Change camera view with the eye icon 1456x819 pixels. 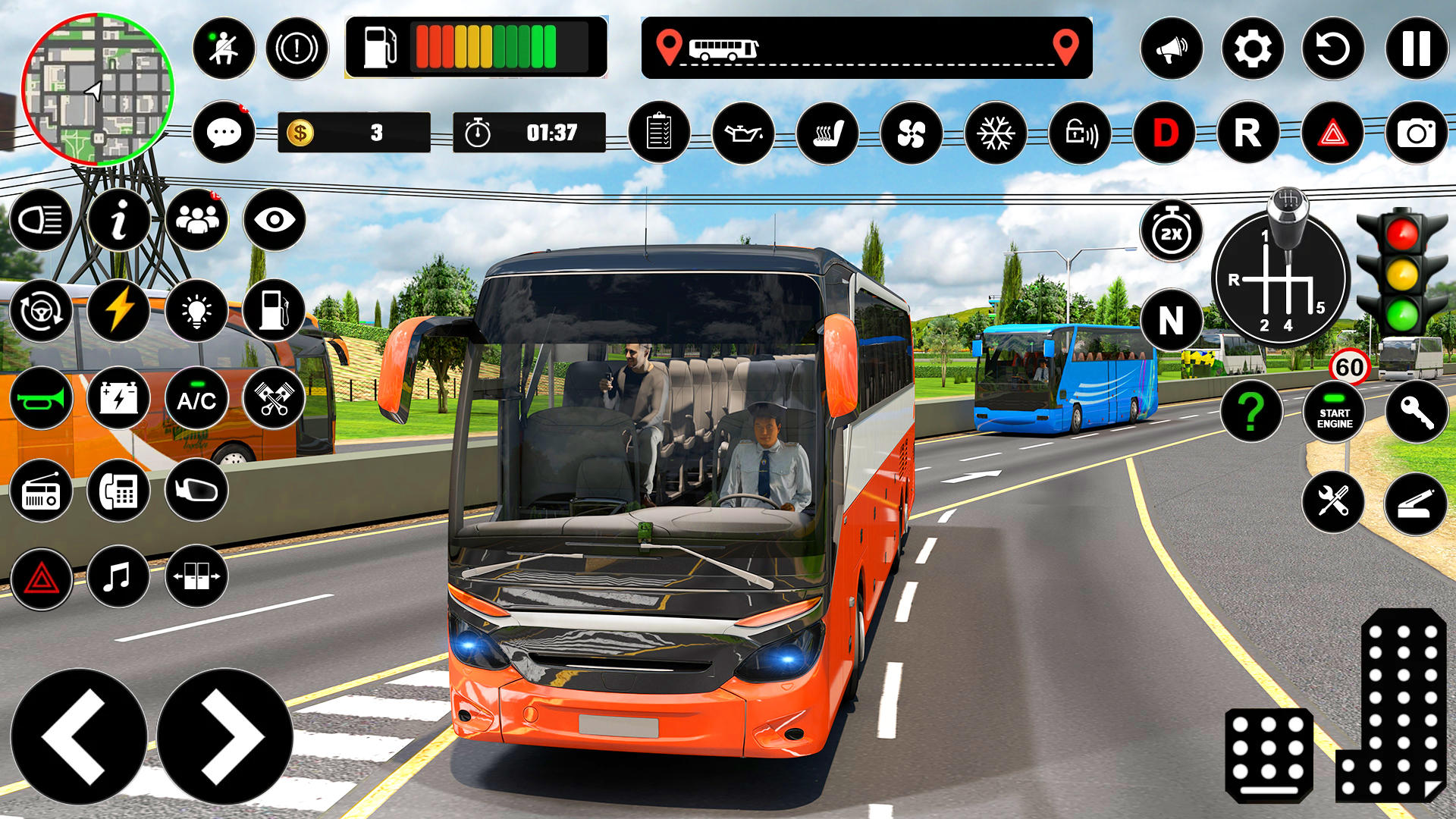coord(275,220)
